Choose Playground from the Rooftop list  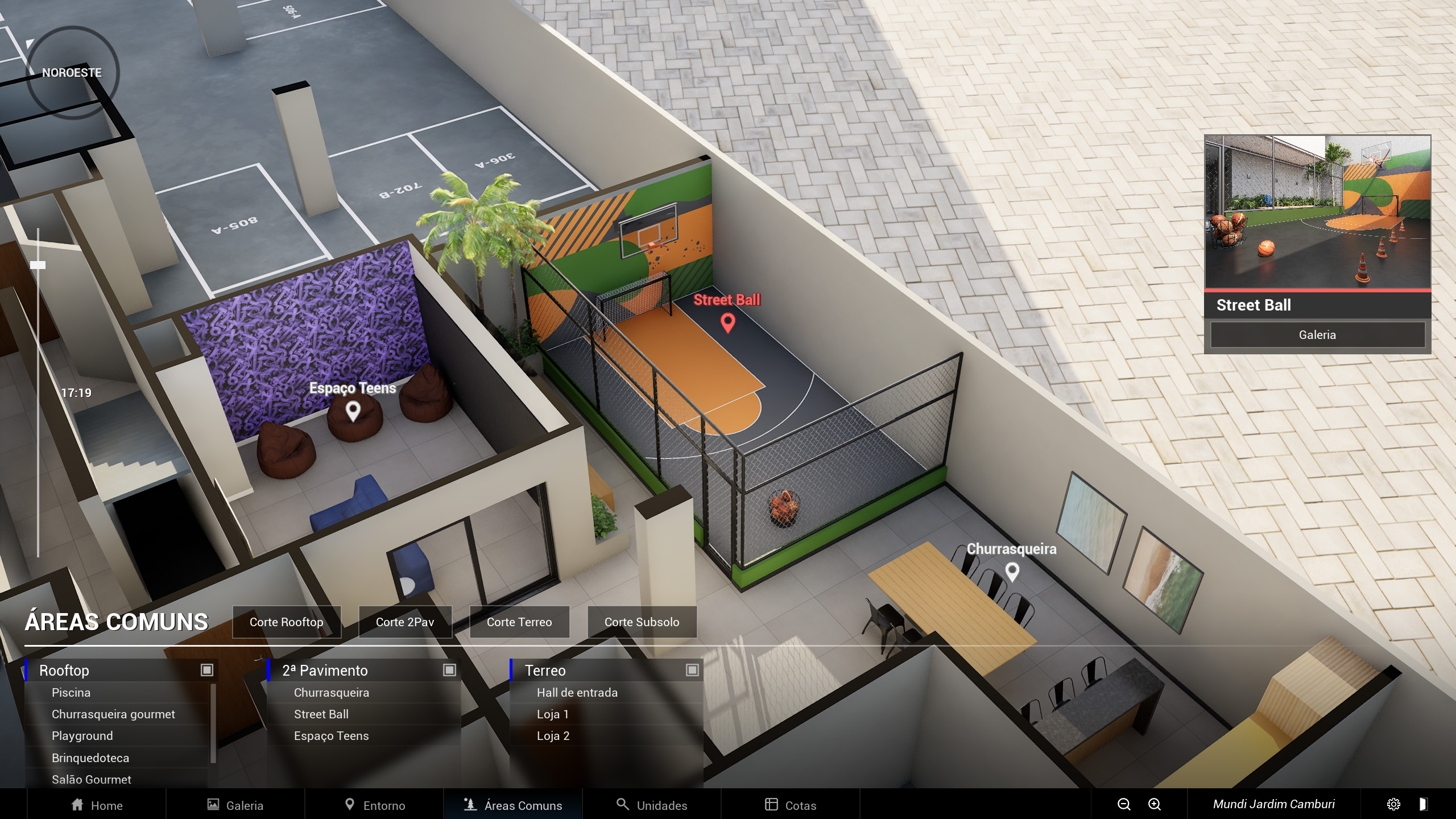pos(82,736)
